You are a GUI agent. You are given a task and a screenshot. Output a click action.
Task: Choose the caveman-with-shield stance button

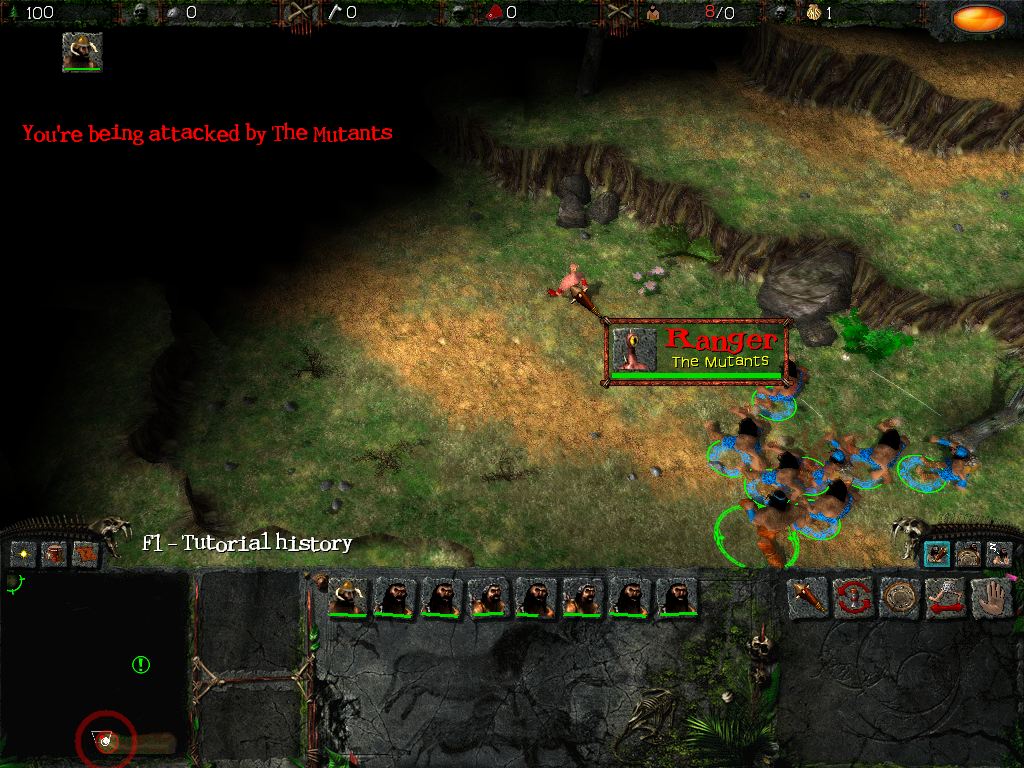(x=968, y=554)
